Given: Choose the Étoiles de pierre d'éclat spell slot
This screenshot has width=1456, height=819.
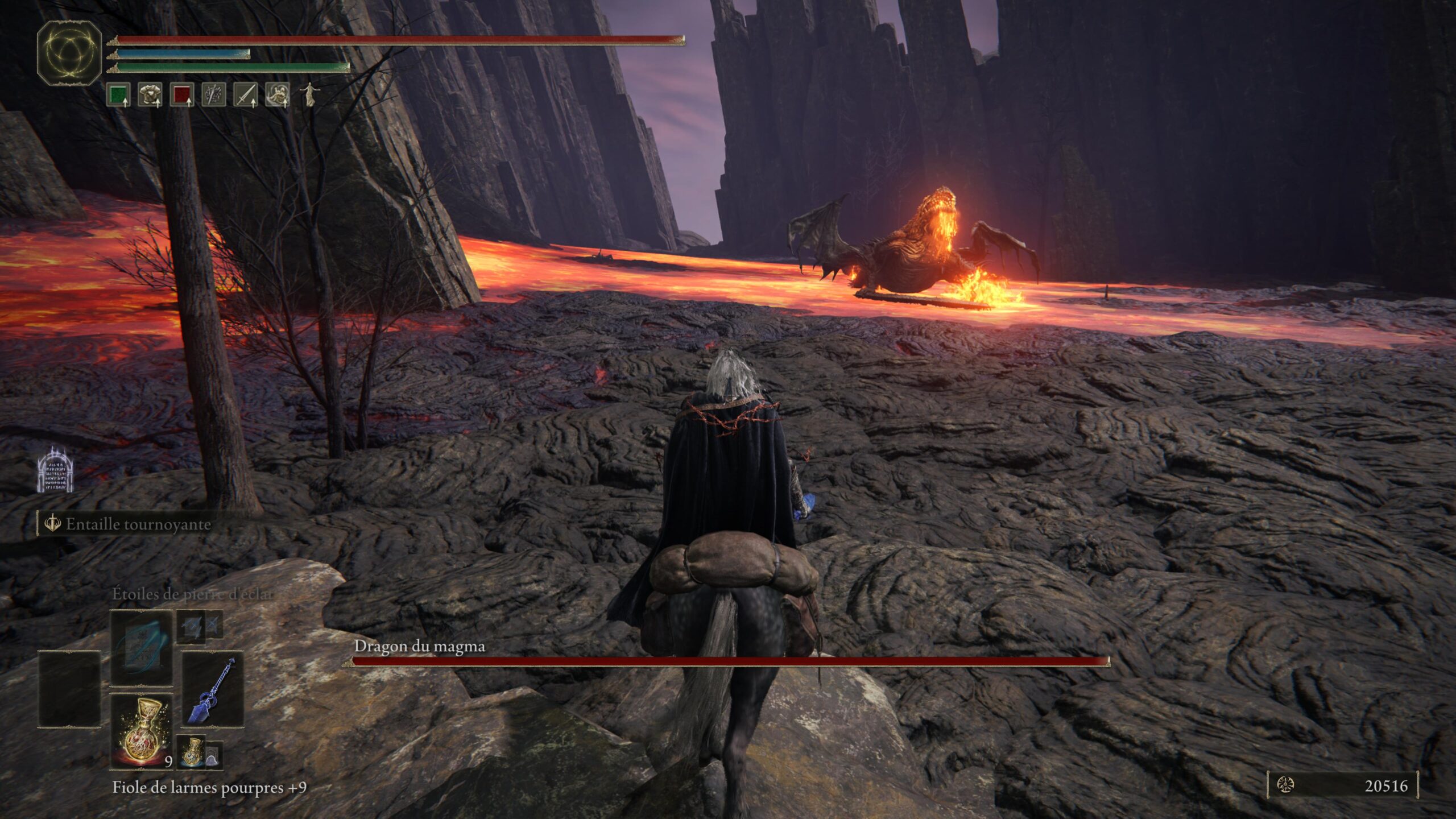Looking at the screenshot, I should click(x=141, y=648).
